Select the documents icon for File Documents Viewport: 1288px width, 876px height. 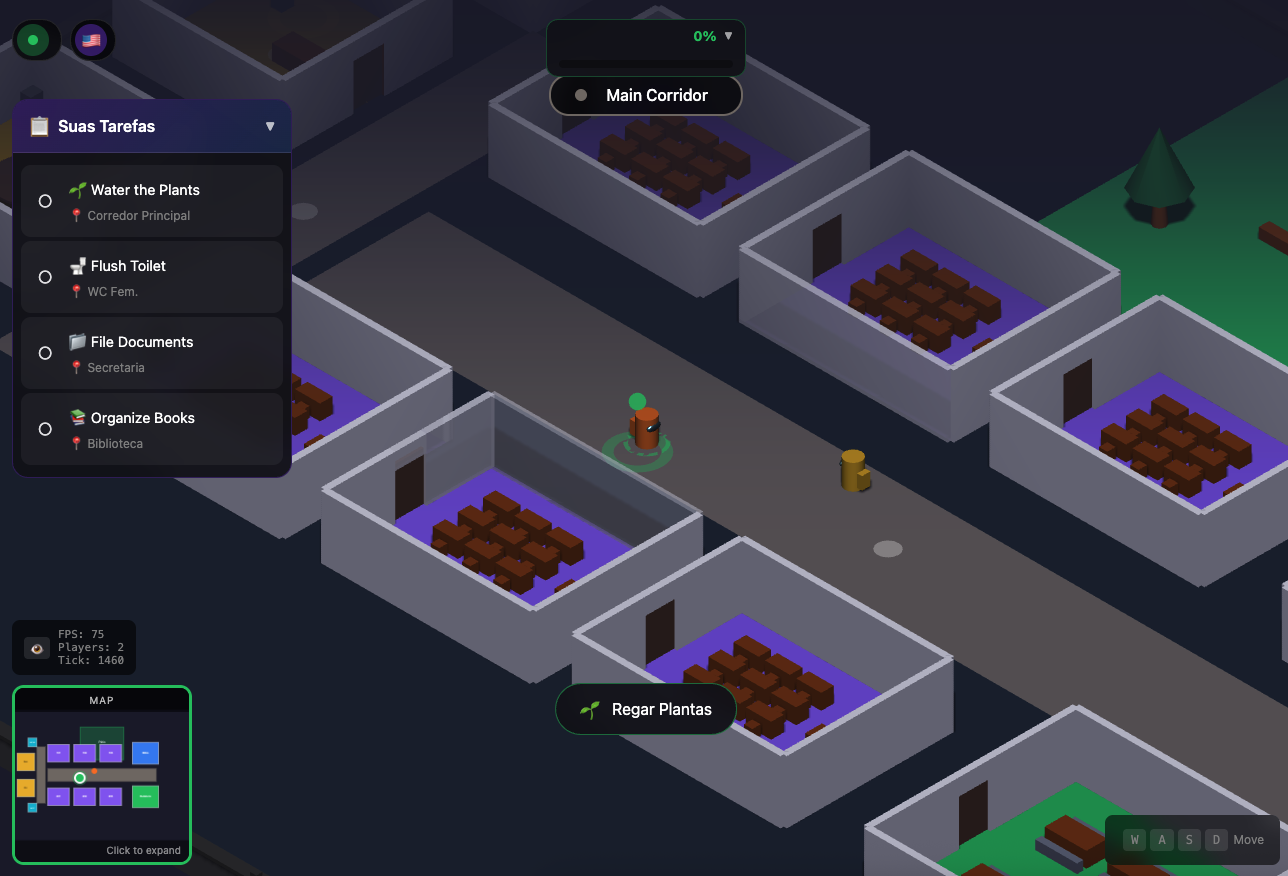pos(78,341)
